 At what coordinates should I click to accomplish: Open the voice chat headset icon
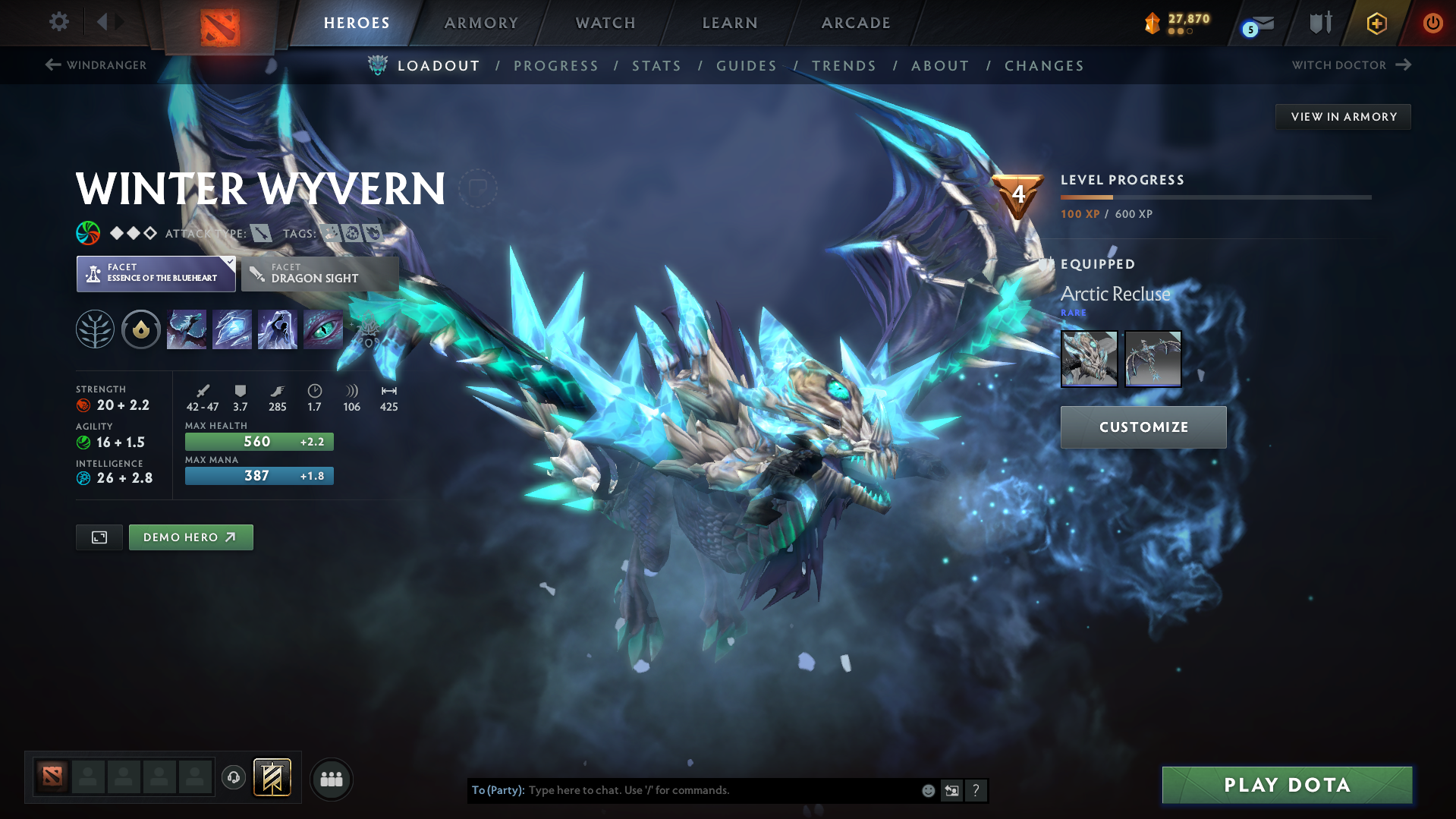233,779
